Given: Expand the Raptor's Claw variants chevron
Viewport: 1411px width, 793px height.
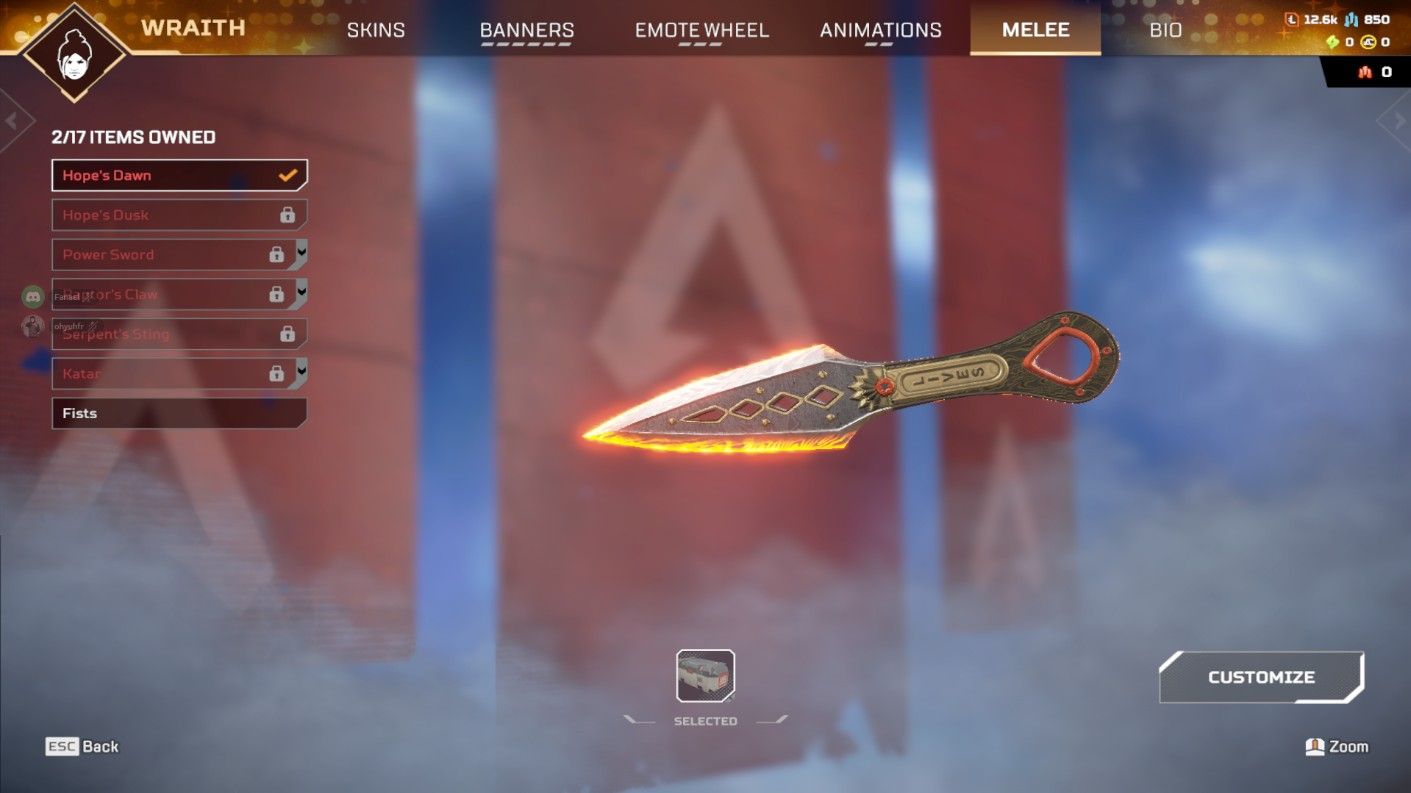Looking at the screenshot, I should (x=300, y=293).
